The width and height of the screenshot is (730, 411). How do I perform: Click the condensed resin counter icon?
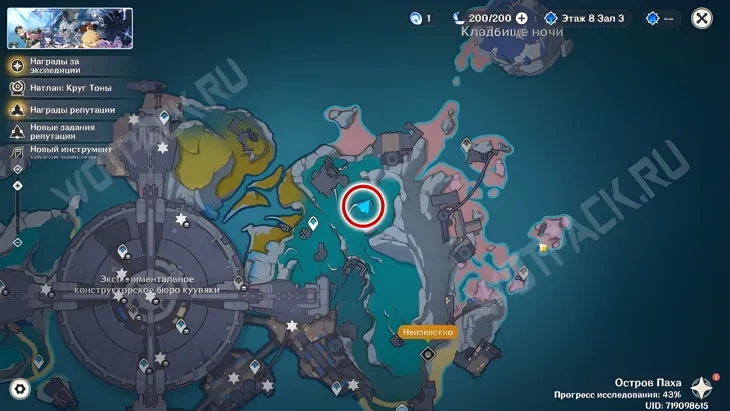point(417,18)
